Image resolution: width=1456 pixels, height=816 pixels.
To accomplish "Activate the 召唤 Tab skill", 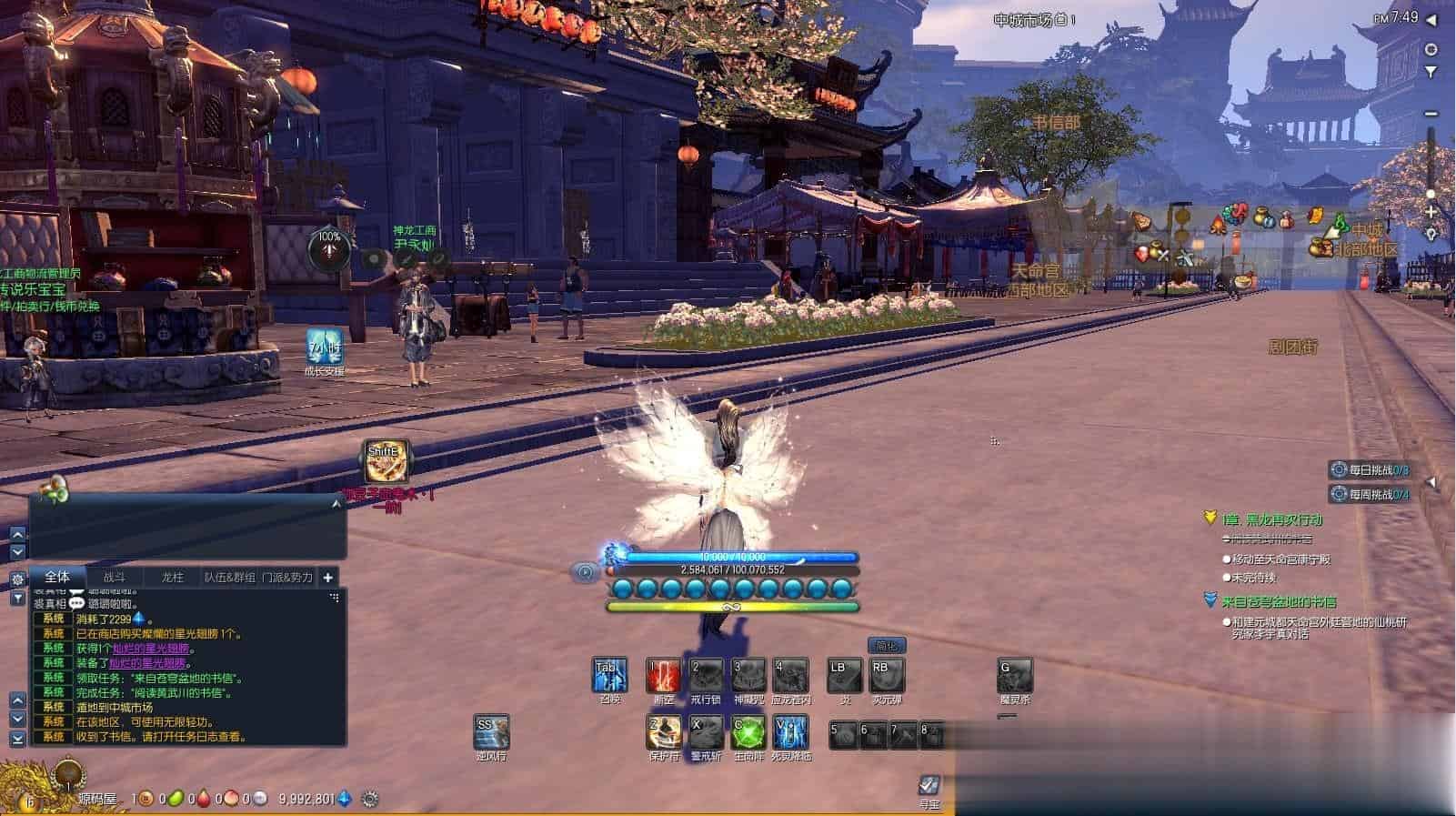I will (x=609, y=675).
